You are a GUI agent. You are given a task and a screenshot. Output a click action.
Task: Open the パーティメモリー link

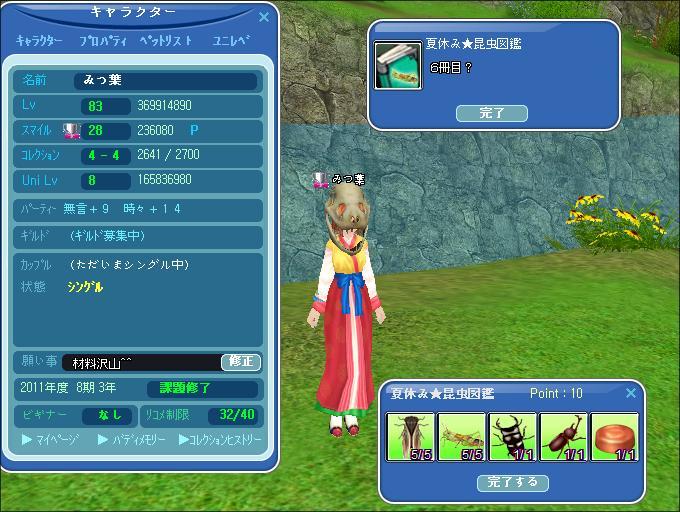click(x=132, y=439)
